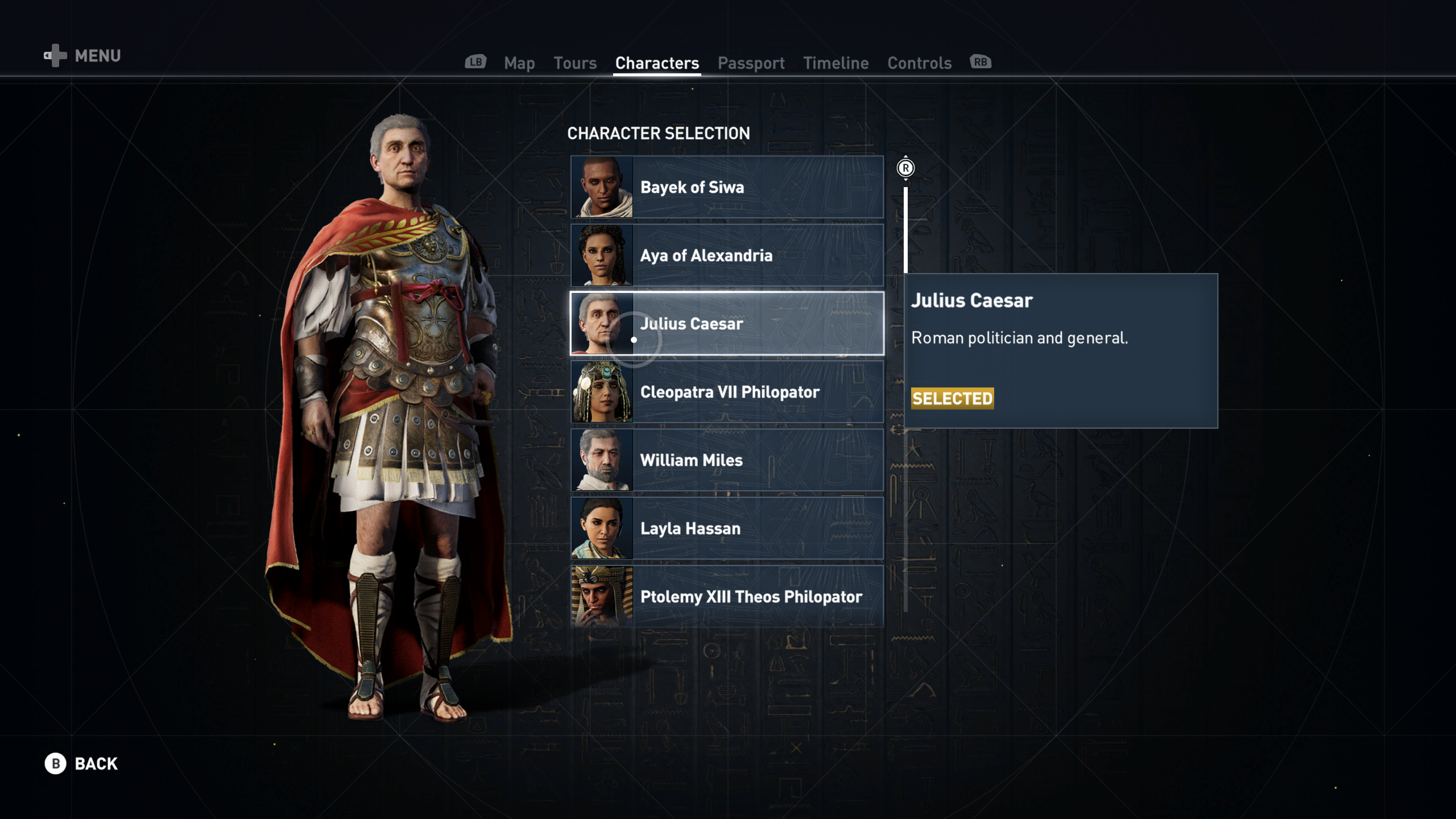Go to the Passport tab
1456x819 pixels.
(751, 63)
